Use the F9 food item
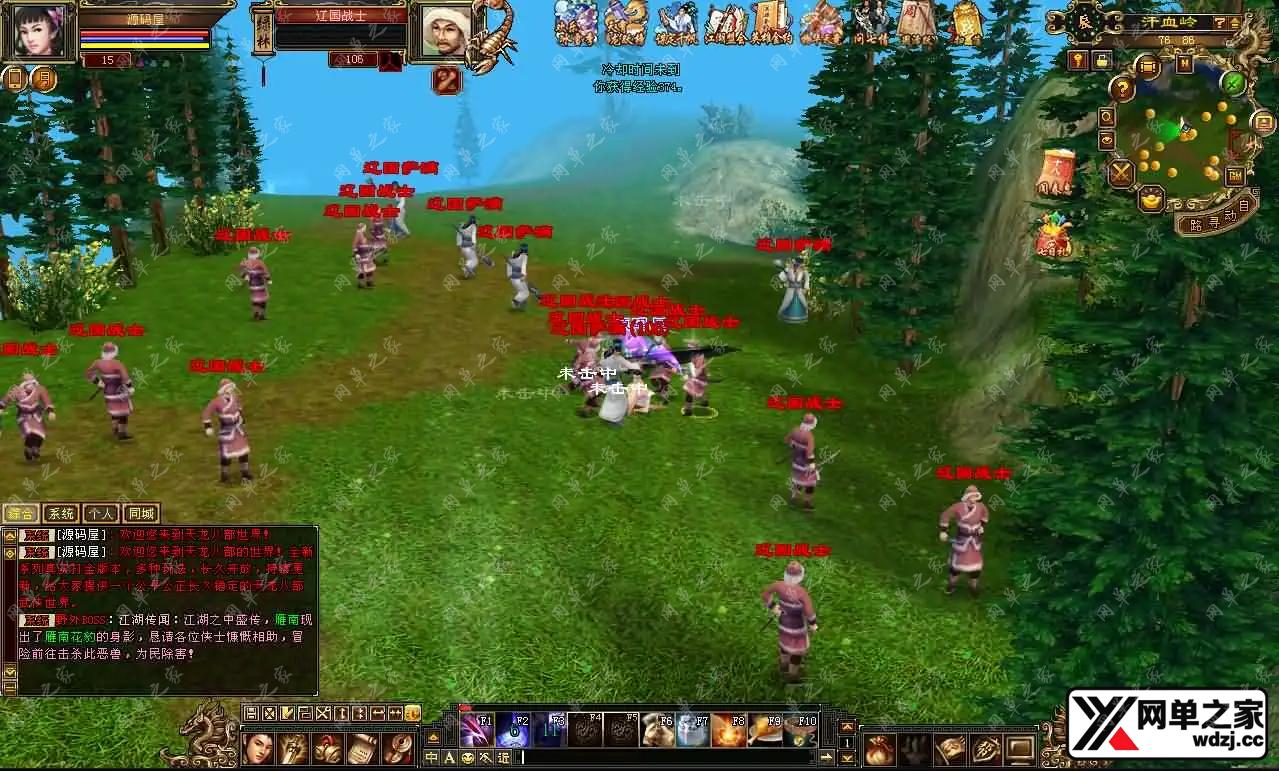 click(x=765, y=730)
